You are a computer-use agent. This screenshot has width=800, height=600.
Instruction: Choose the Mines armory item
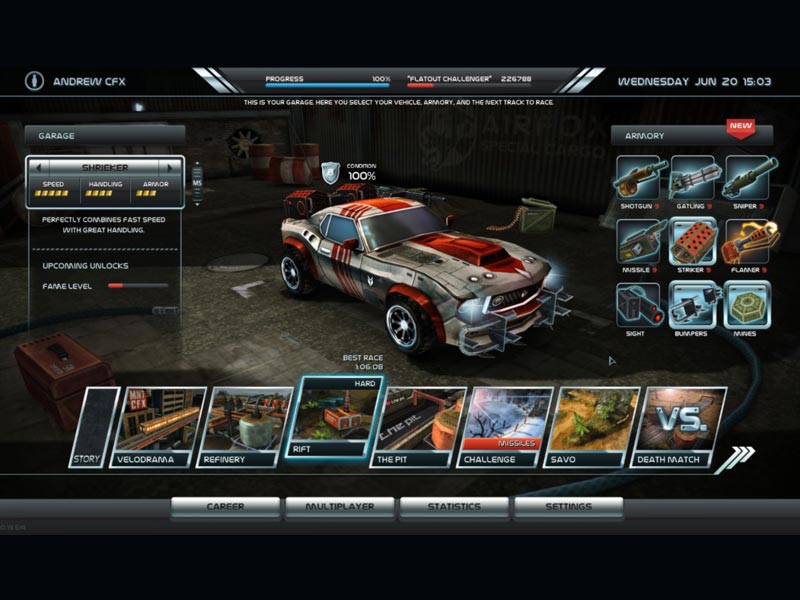click(746, 305)
